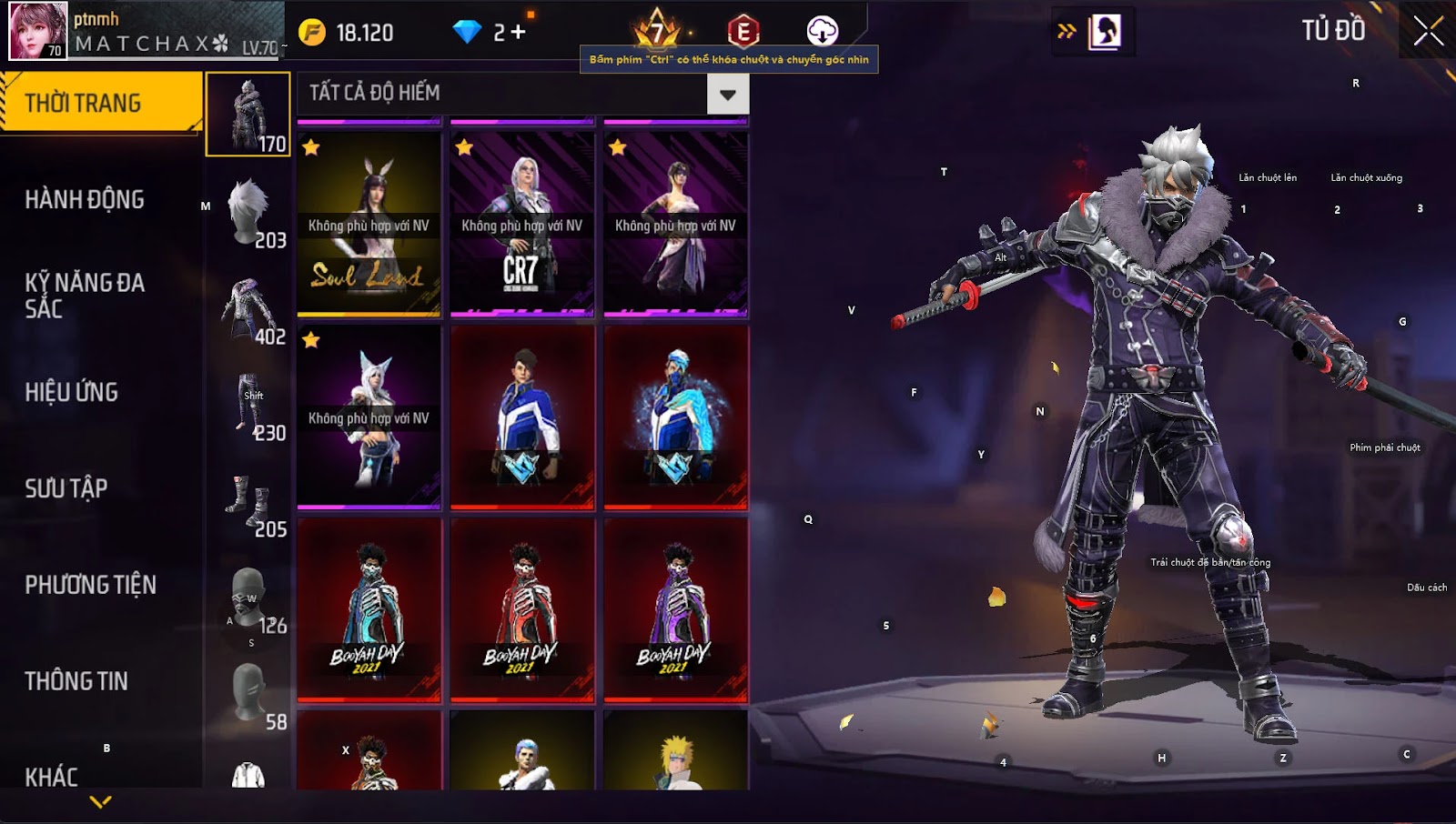Select the CR7 outfit bundle
Image resolution: width=1456 pixels, height=824 pixels.
(x=521, y=226)
